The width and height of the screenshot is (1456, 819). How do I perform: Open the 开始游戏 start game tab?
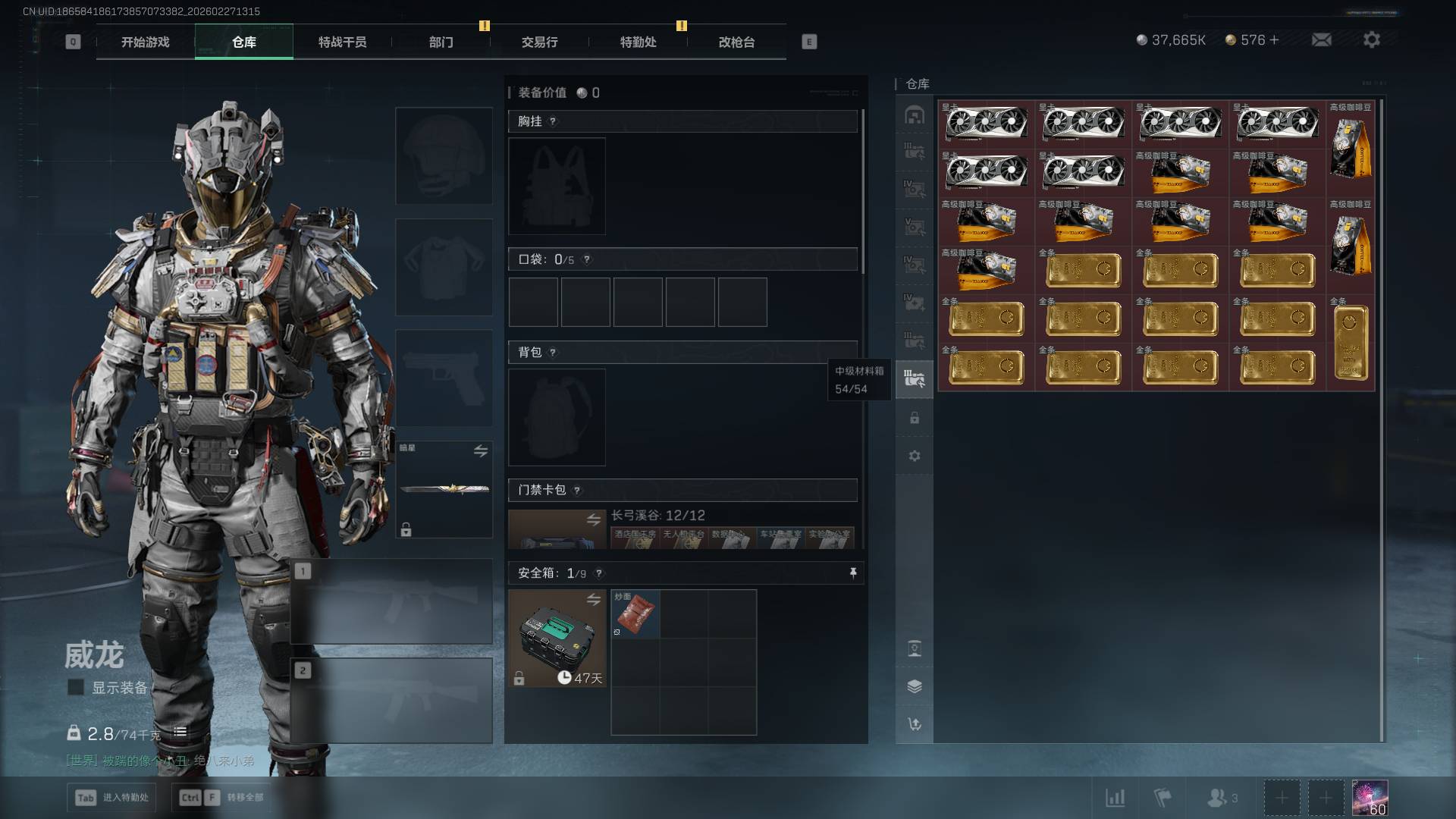click(145, 42)
